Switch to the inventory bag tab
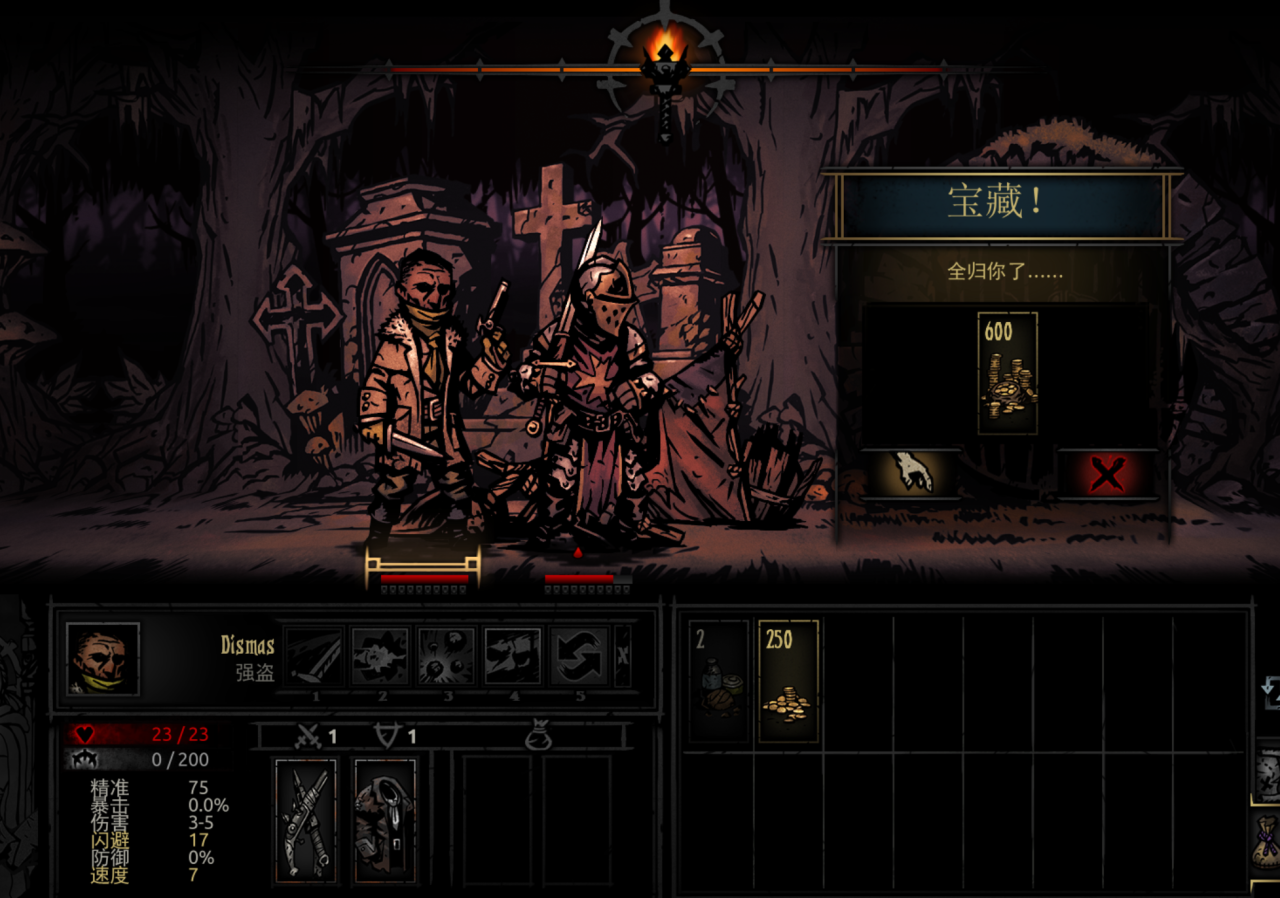1280x898 pixels. pos(1267,840)
